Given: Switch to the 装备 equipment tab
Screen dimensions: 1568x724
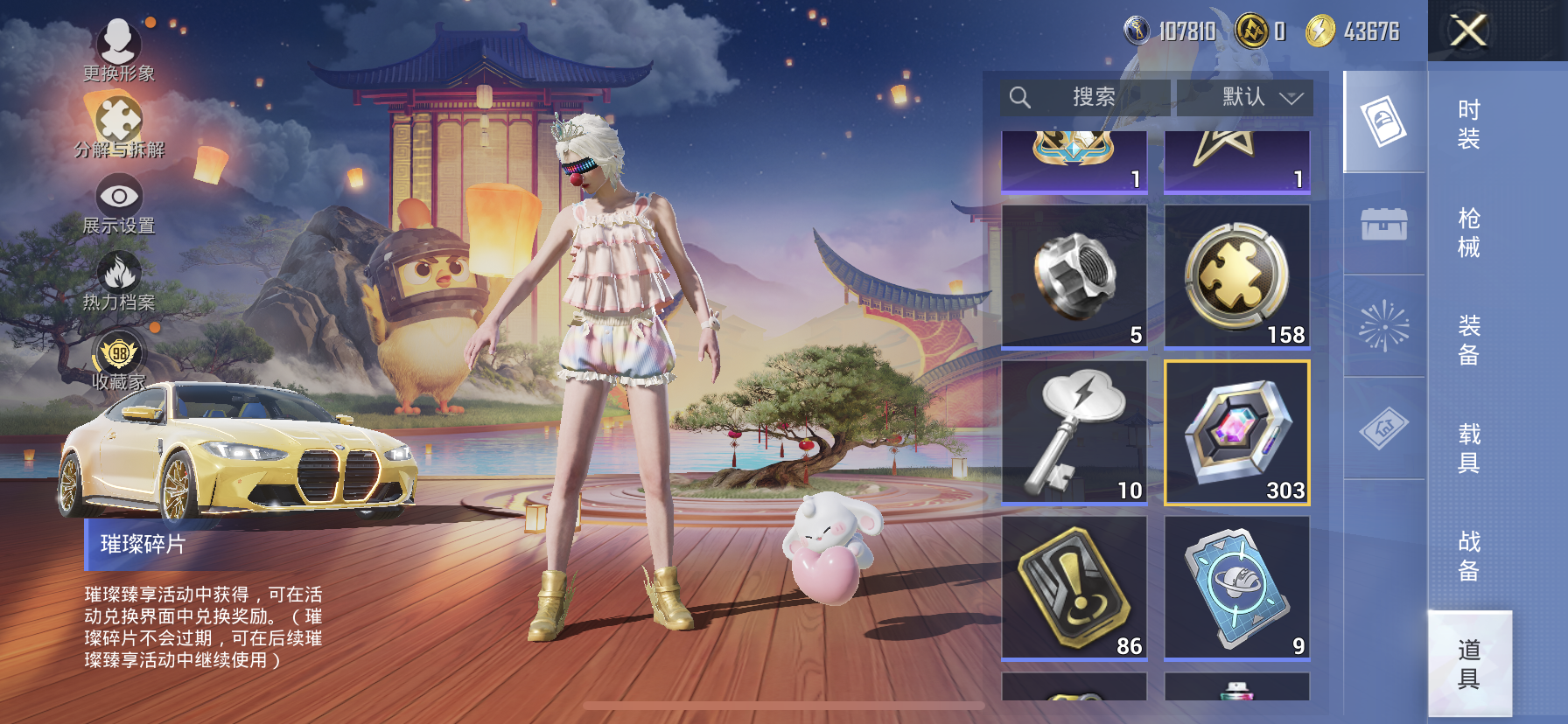Looking at the screenshot, I should [1469, 340].
